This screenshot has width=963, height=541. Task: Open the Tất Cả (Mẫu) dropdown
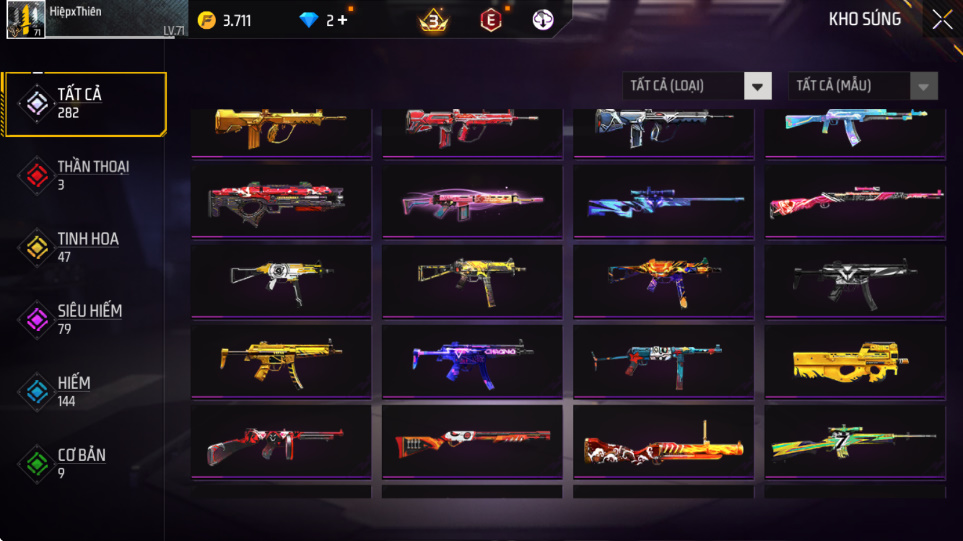(x=863, y=86)
